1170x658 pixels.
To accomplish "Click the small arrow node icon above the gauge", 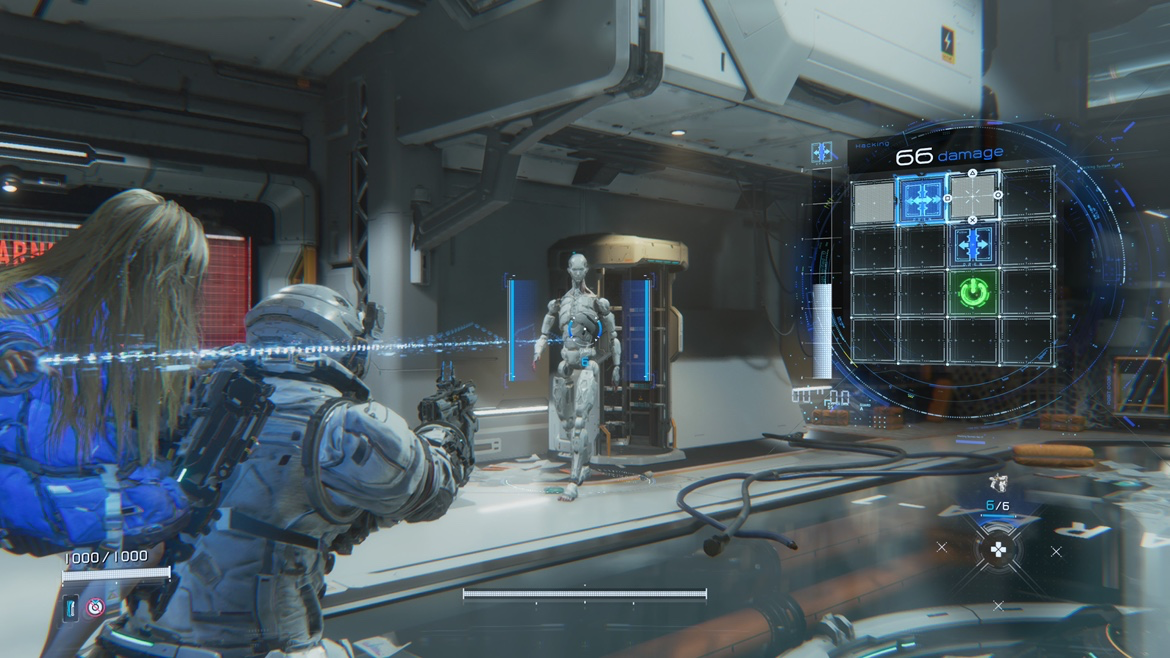I will pos(822,152).
